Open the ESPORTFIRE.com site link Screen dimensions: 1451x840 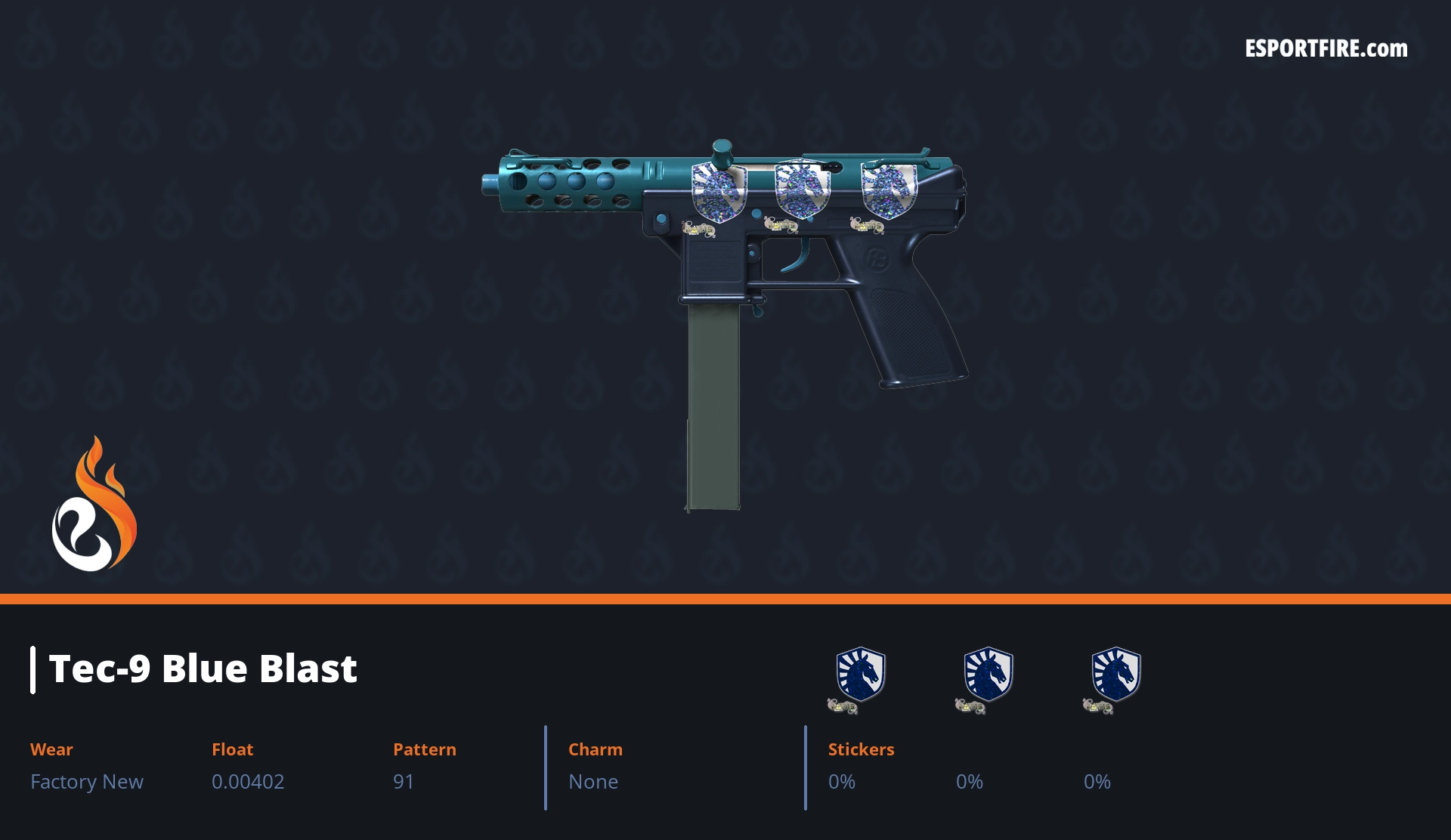(1326, 49)
